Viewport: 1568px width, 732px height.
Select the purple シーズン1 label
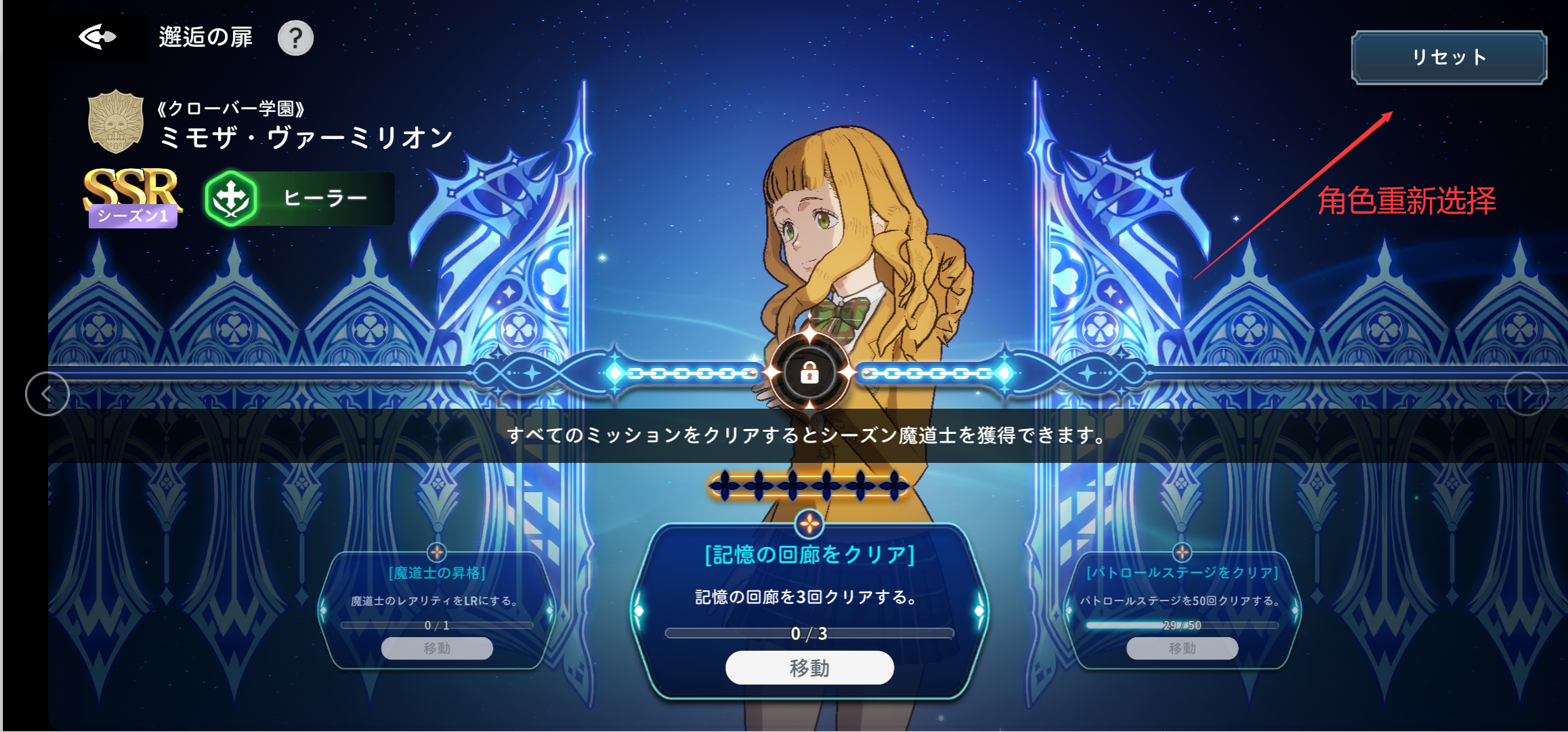[133, 216]
